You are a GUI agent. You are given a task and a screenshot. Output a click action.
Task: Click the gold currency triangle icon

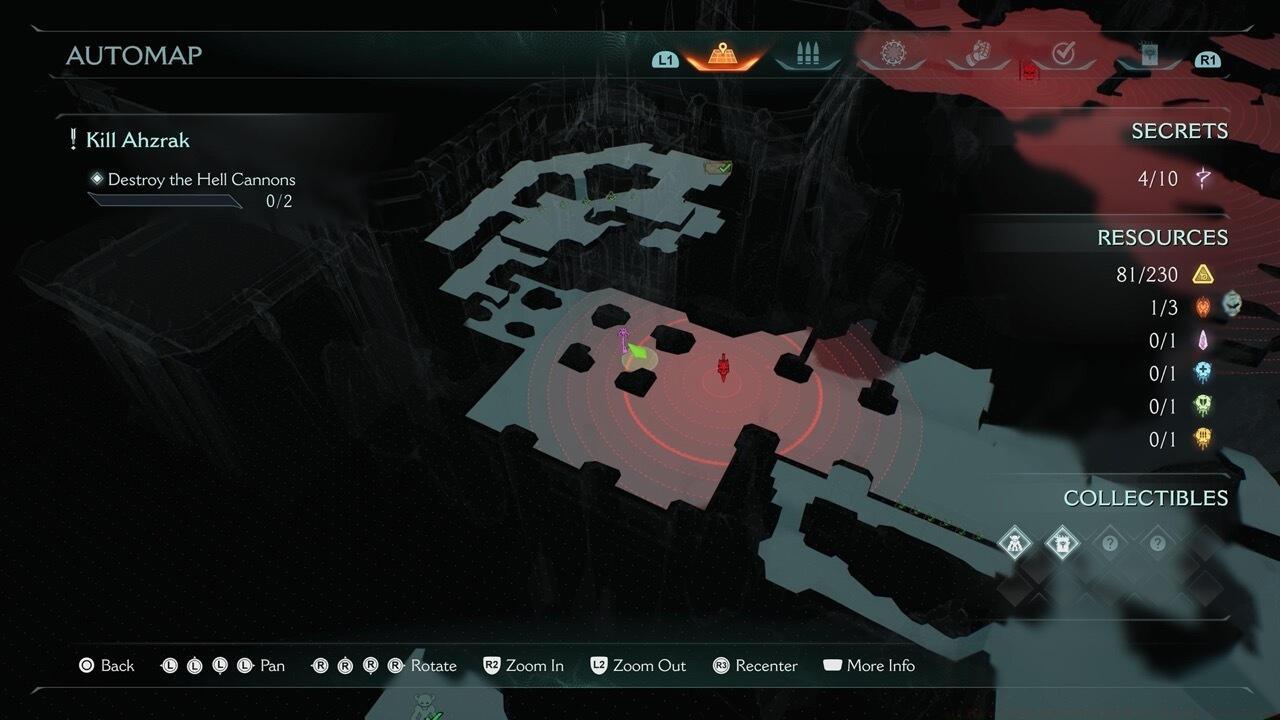[x=1203, y=273]
